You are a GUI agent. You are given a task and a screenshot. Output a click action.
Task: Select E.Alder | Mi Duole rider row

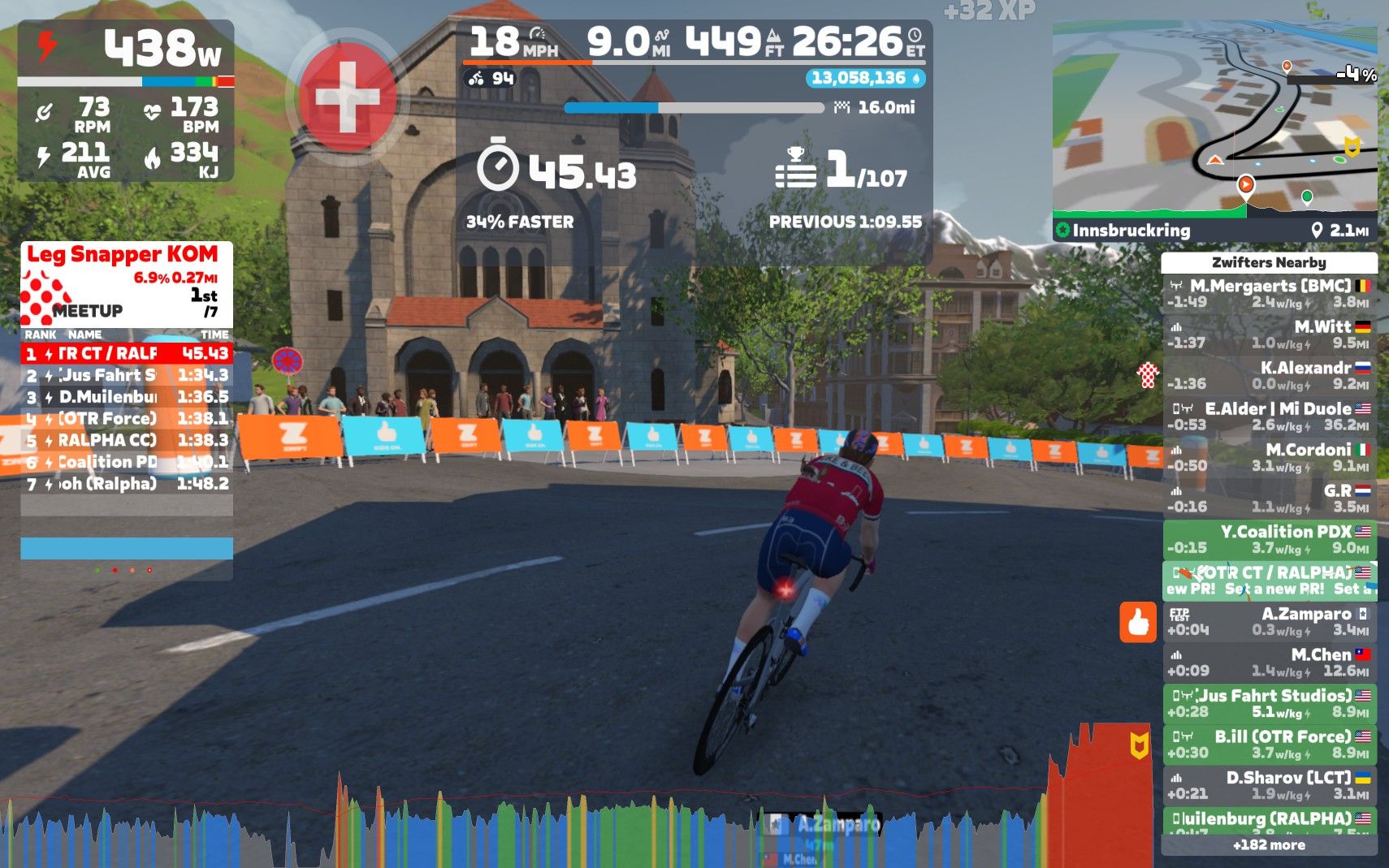click(x=1269, y=417)
